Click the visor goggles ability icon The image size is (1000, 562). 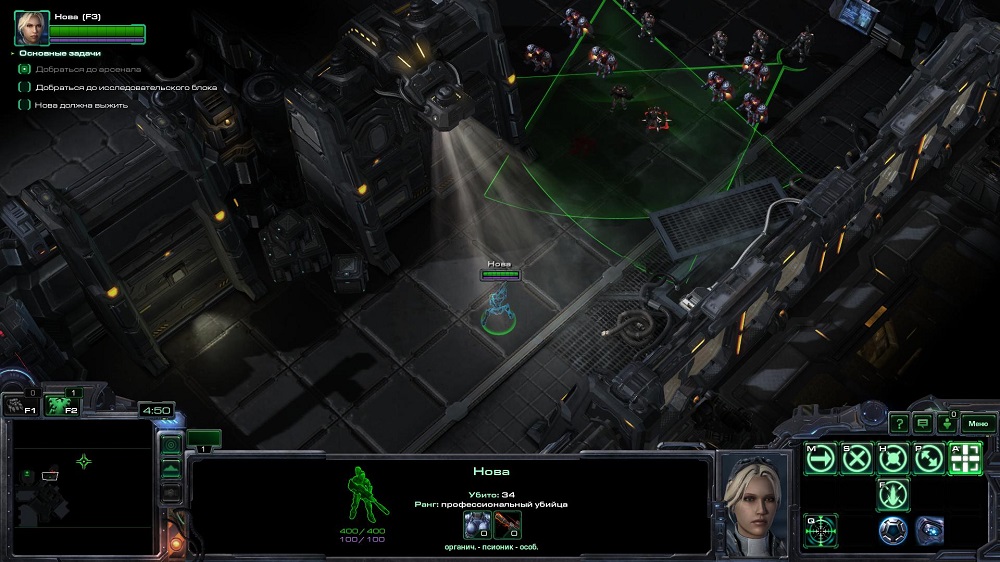(929, 529)
